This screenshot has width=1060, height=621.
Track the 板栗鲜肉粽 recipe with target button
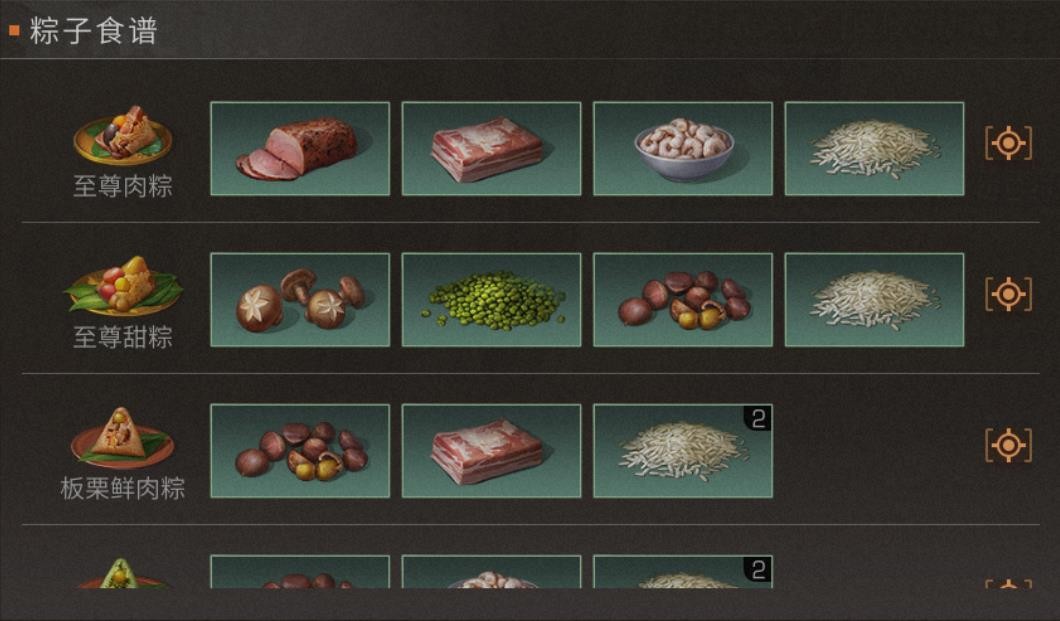point(1008,445)
